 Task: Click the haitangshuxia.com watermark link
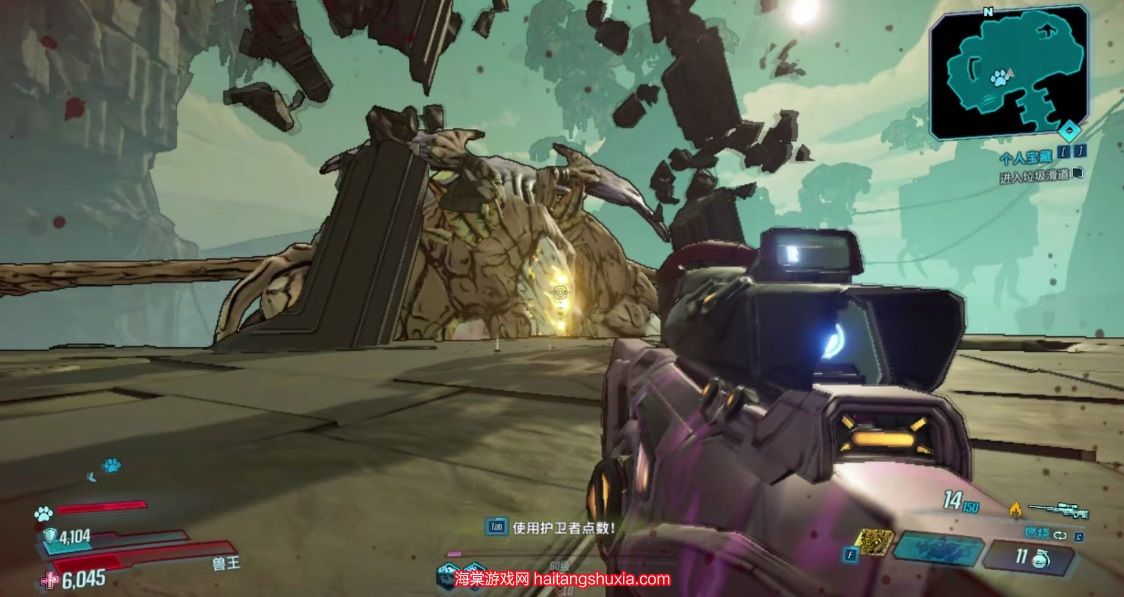point(562,578)
